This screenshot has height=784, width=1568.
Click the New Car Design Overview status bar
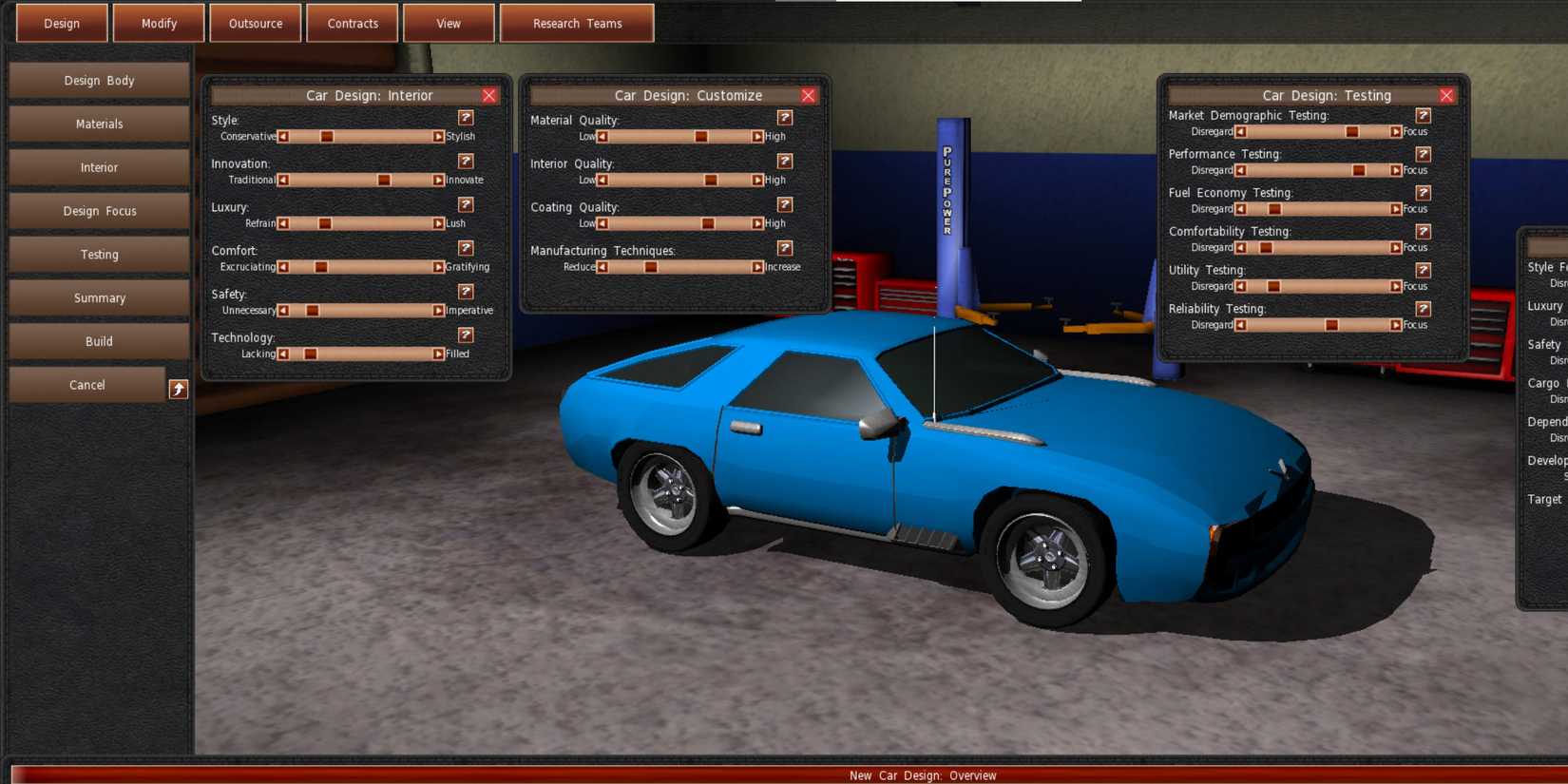tap(920, 775)
